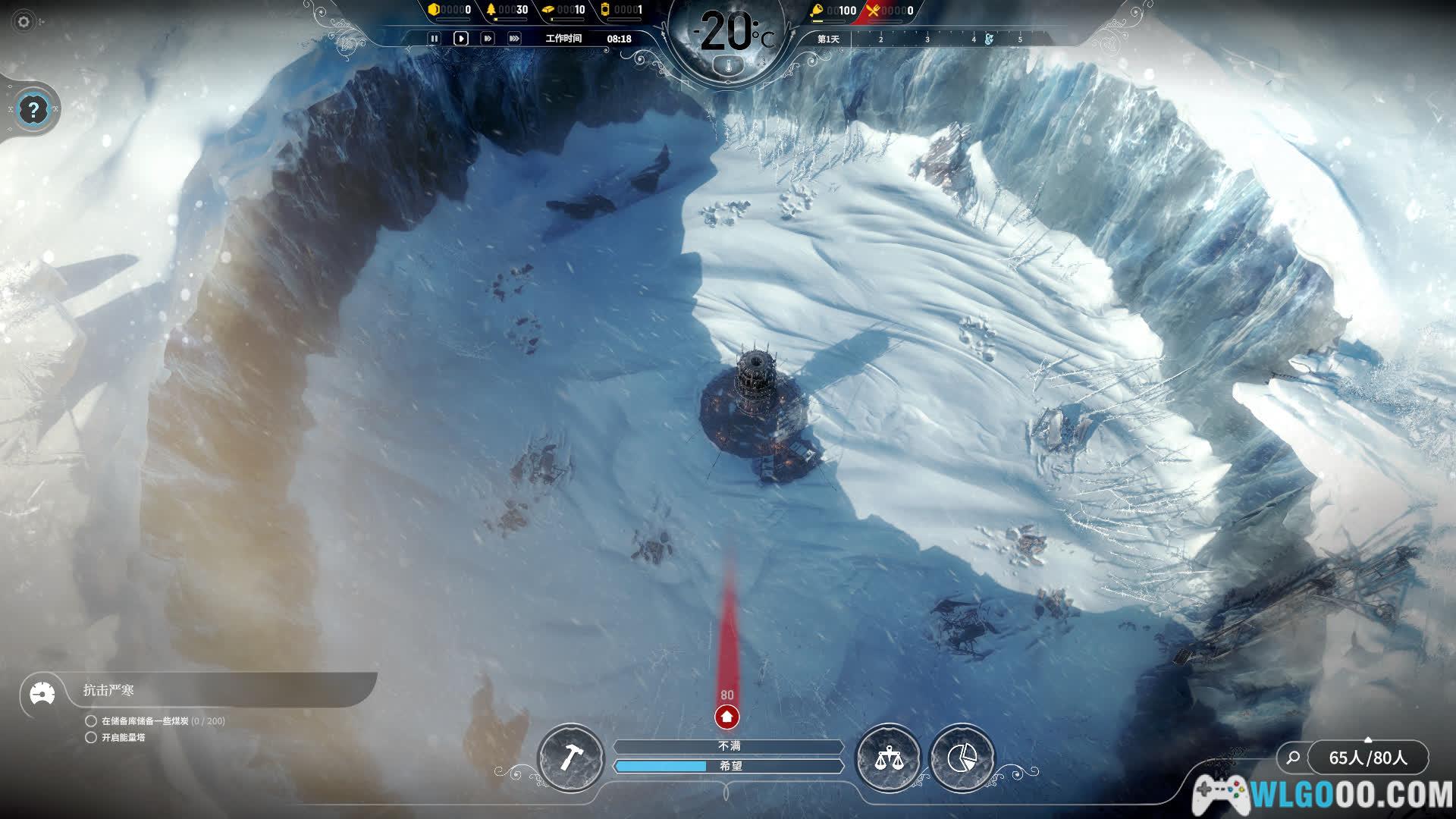1456x819 pixels.
Task: Open the 65人/80人 population panel
Action: 1367,758
